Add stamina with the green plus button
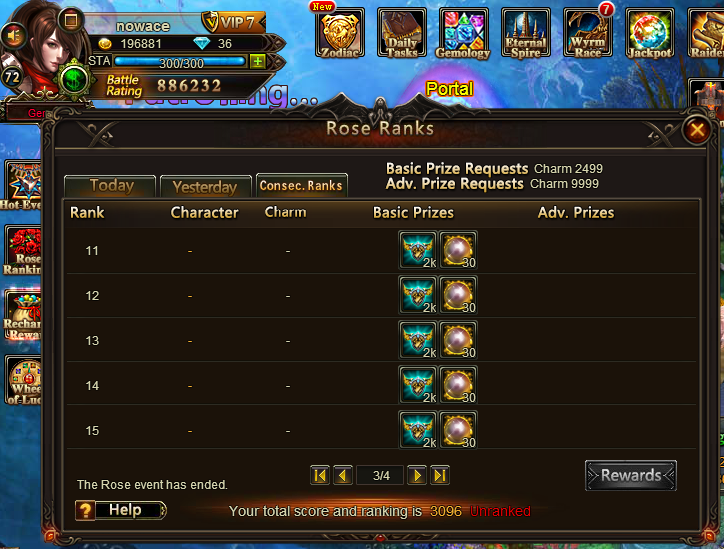 click(x=257, y=61)
